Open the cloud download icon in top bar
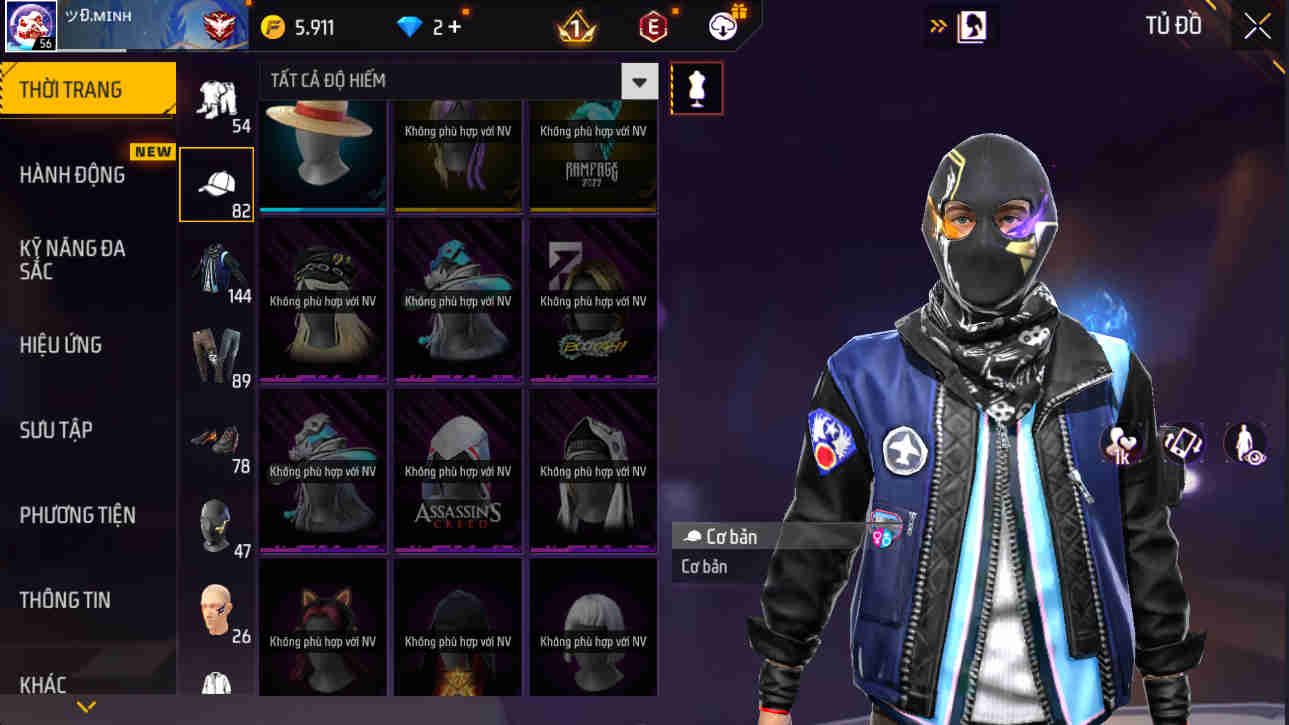Viewport: 1289px width, 725px height. click(721, 27)
